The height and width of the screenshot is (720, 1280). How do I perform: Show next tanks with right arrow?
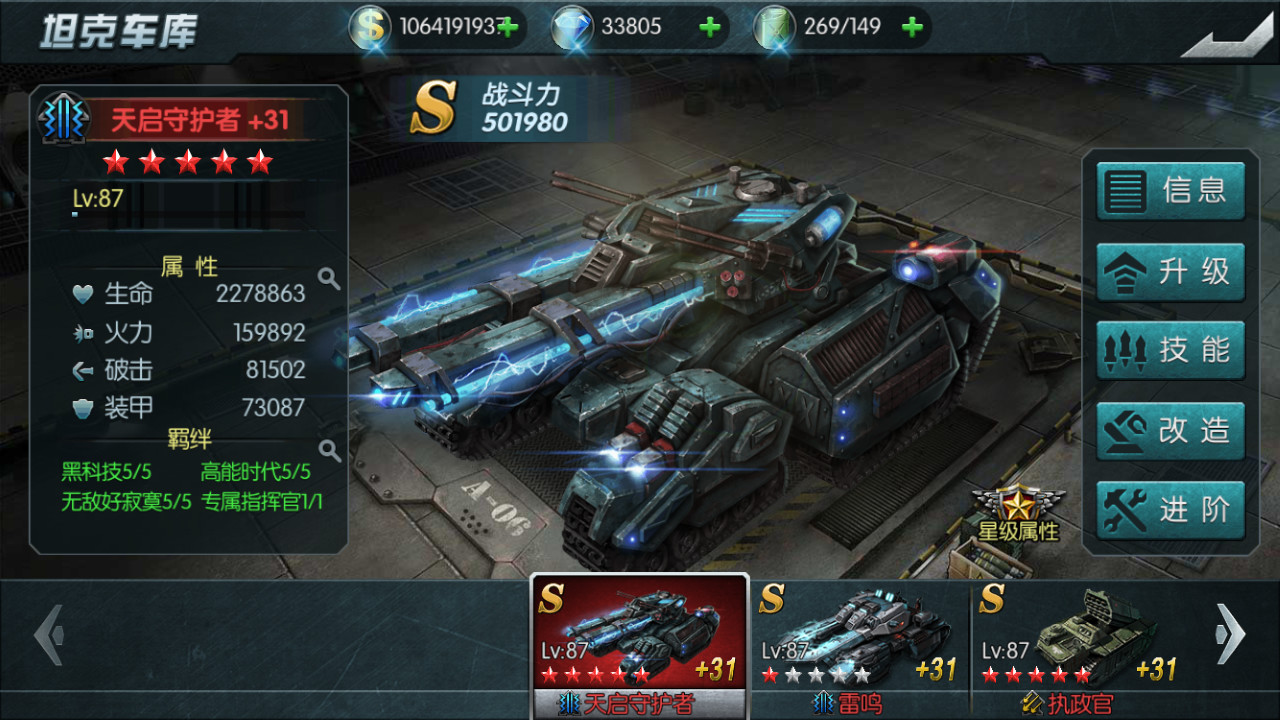pos(1230,634)
